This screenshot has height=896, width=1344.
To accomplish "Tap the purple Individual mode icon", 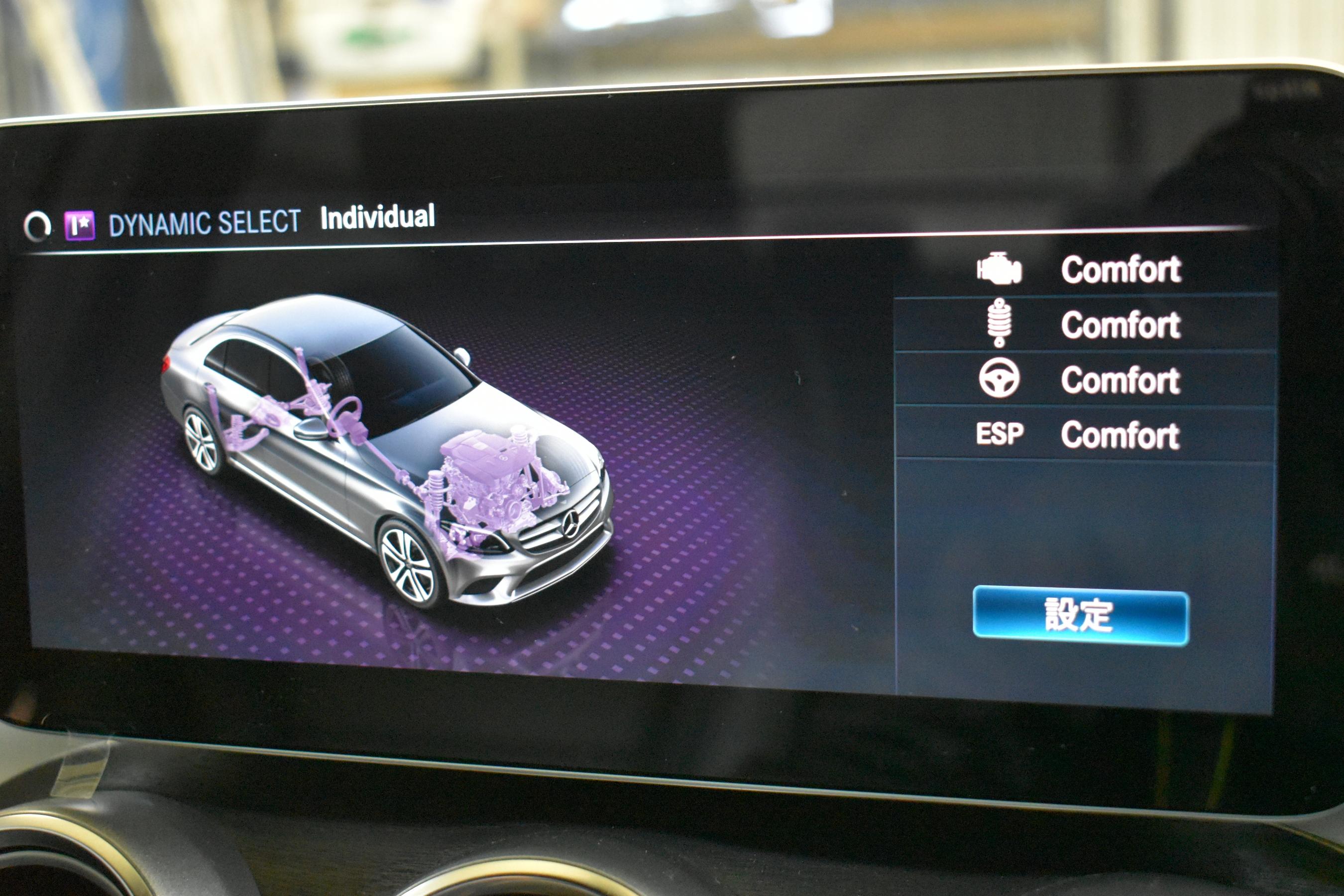I will coord(80,225).
